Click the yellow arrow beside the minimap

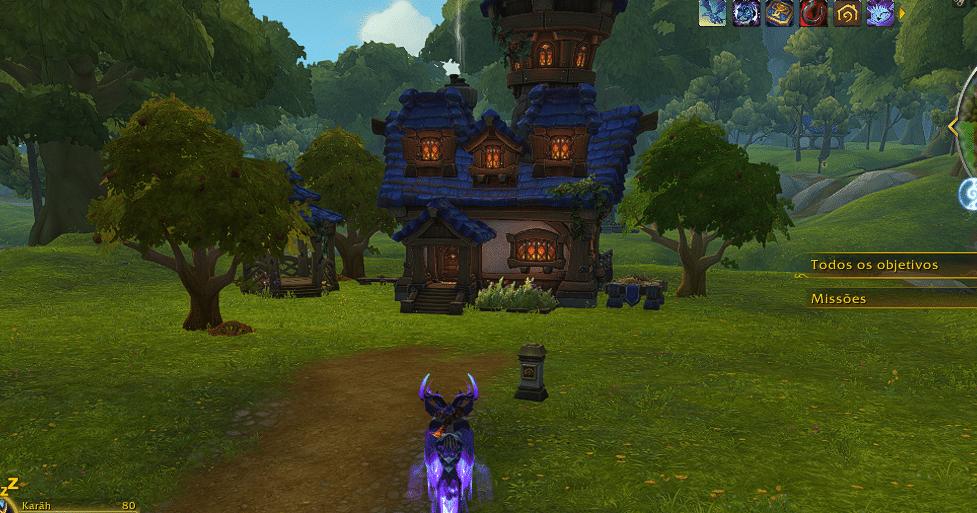click(x=953, y=127)
